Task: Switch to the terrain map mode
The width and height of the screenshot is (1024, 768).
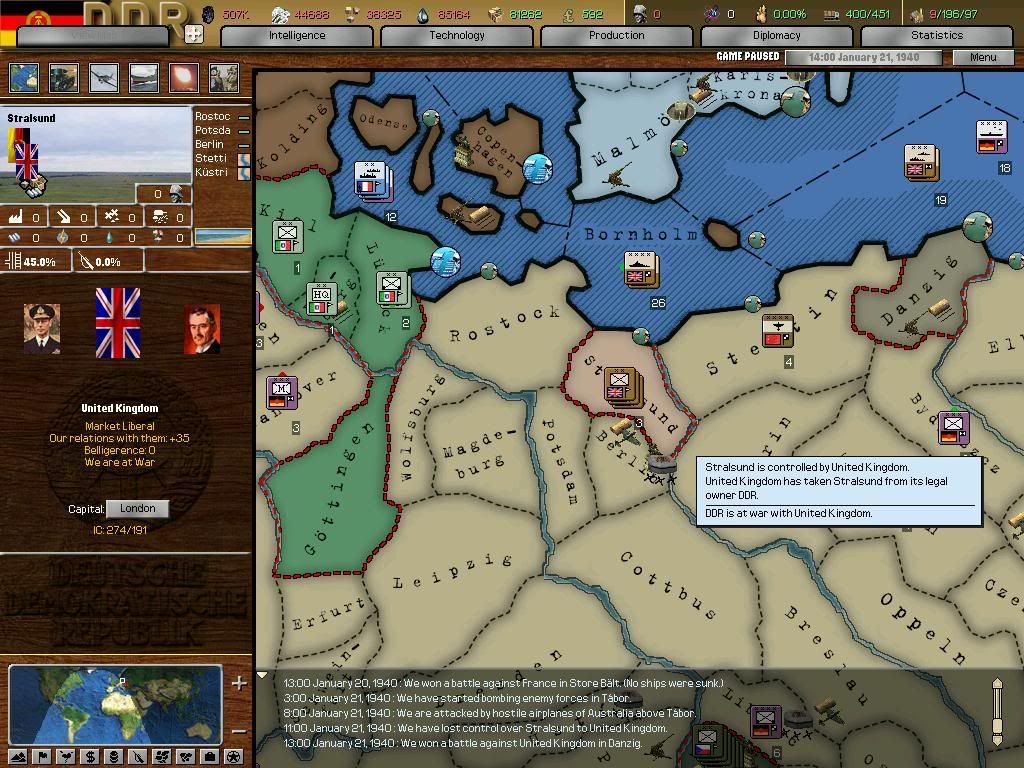Action: [x=18, y=756]
